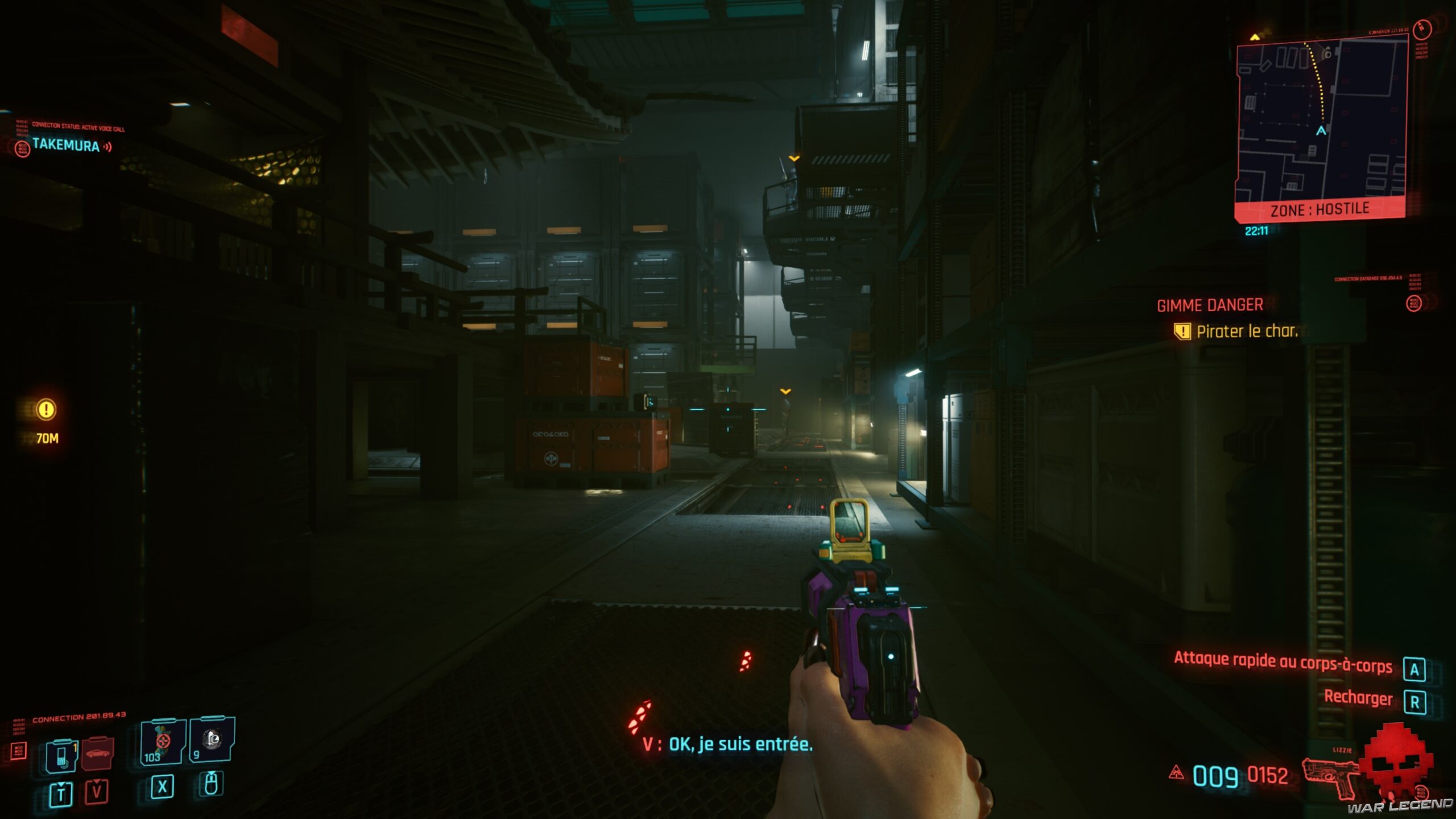Select the phone icon in the quick-access bar
Screen dimensions: 1456x819
pos(62,758)
